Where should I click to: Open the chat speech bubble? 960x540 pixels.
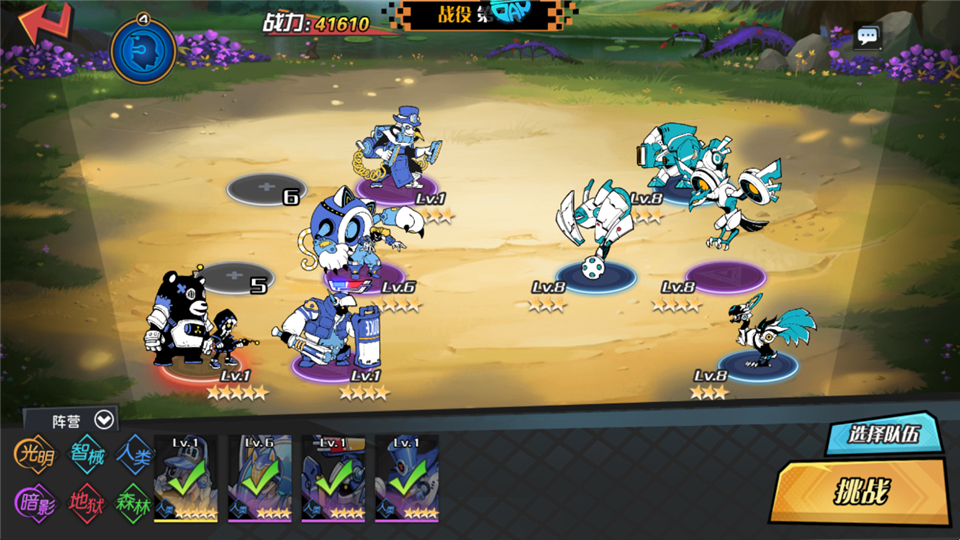tap(867, 38)
